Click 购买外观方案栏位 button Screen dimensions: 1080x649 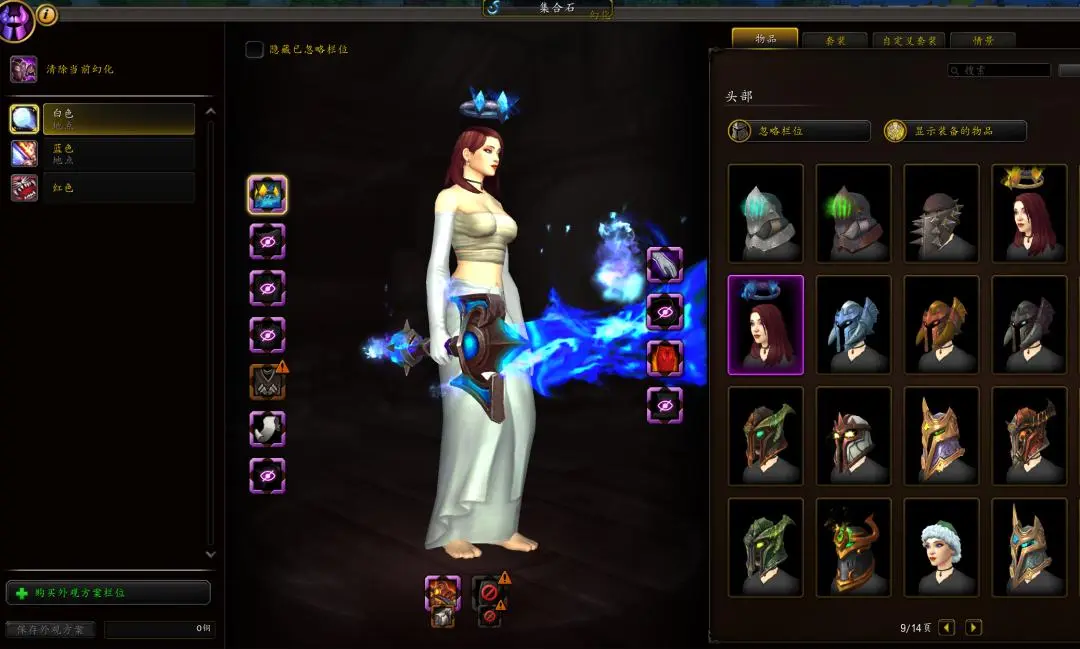(x=108, y=593)
